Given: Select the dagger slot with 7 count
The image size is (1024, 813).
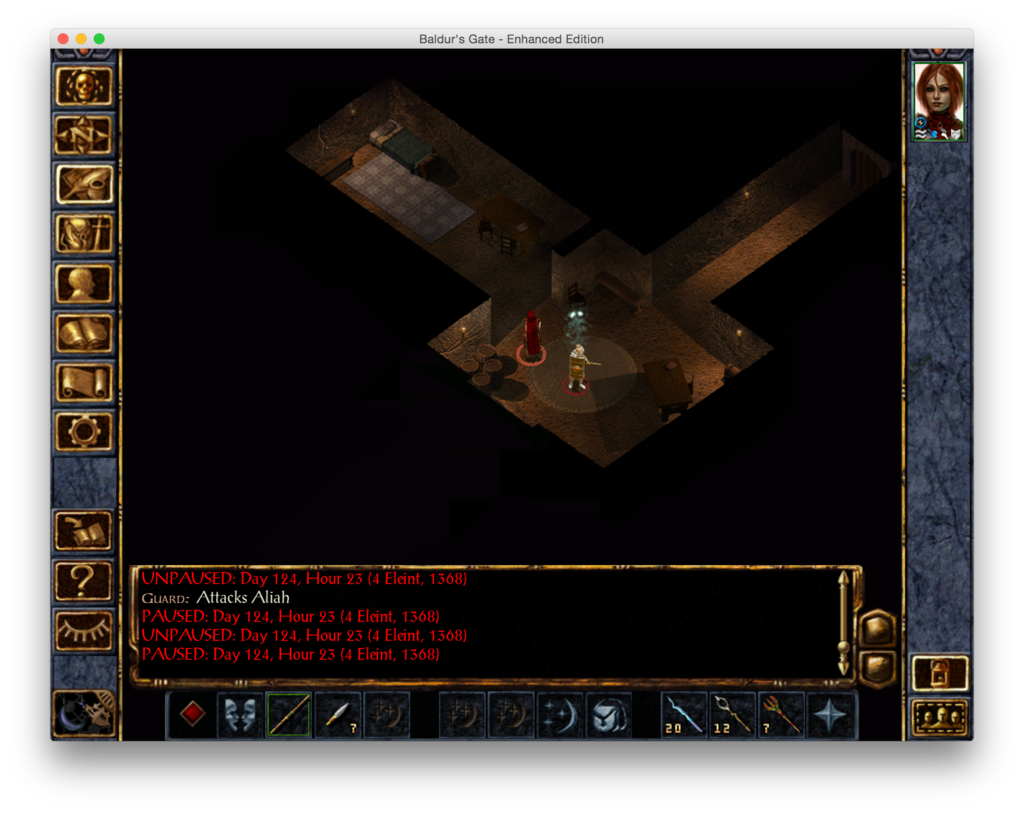Looking at the screenshot, I should pyautogui.click(x=337, y=715).
